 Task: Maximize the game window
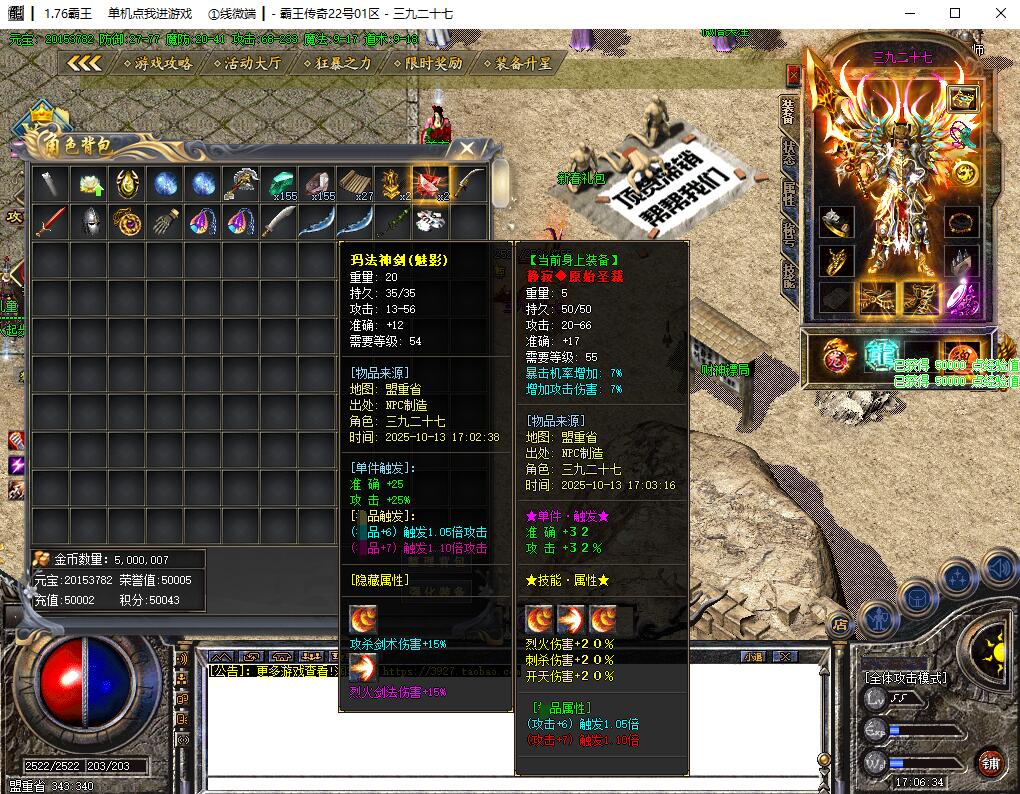click(x=955, y=13)
